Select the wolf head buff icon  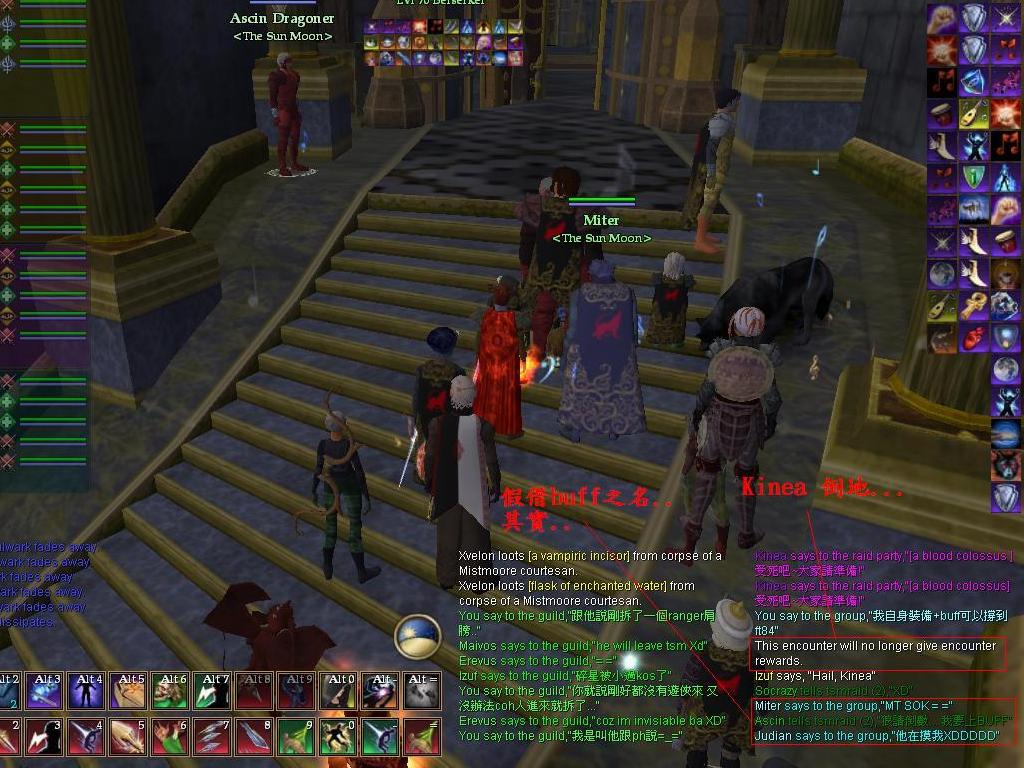pos(1006,464)
